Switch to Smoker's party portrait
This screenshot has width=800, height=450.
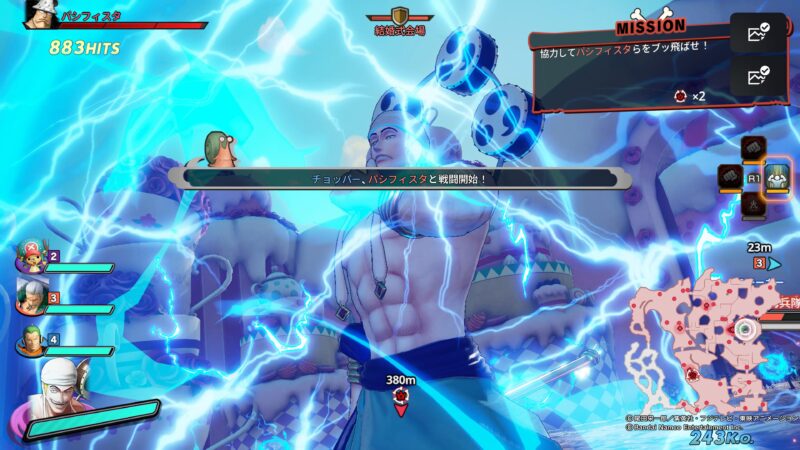tap(28, 297)
